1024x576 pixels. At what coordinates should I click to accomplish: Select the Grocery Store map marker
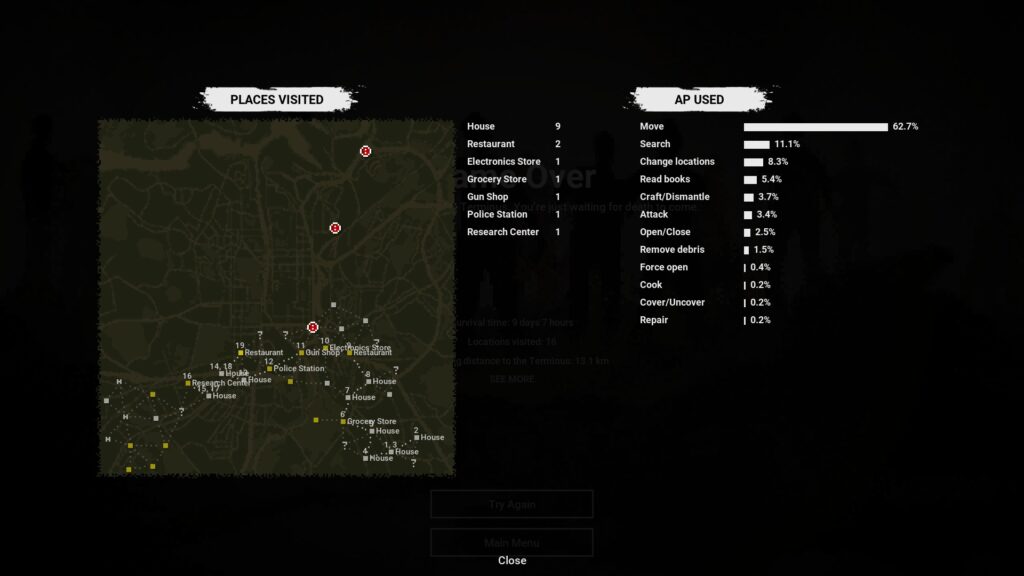(x=343, y=422)
